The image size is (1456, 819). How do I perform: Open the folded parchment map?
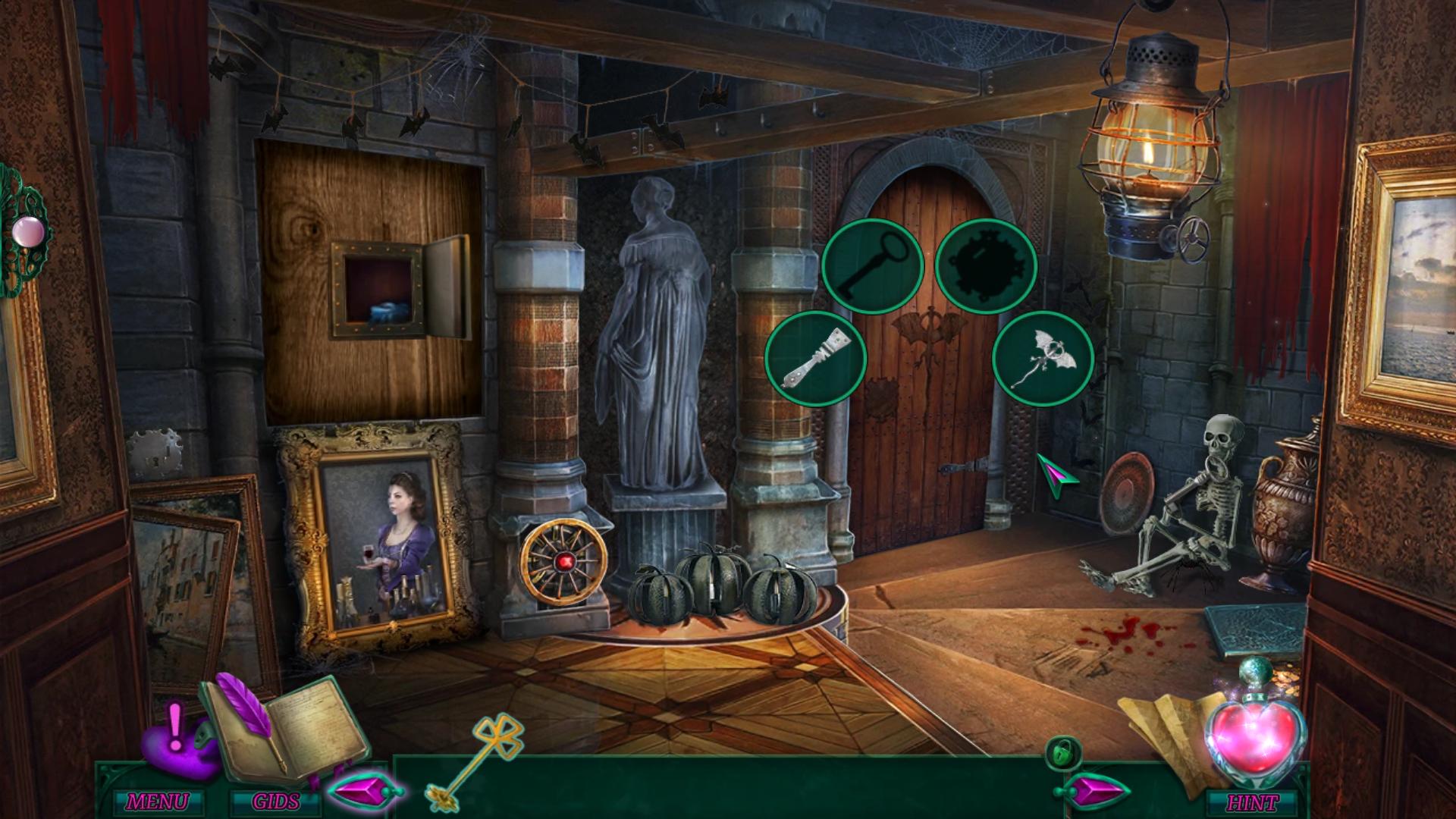coord(1156,730)
